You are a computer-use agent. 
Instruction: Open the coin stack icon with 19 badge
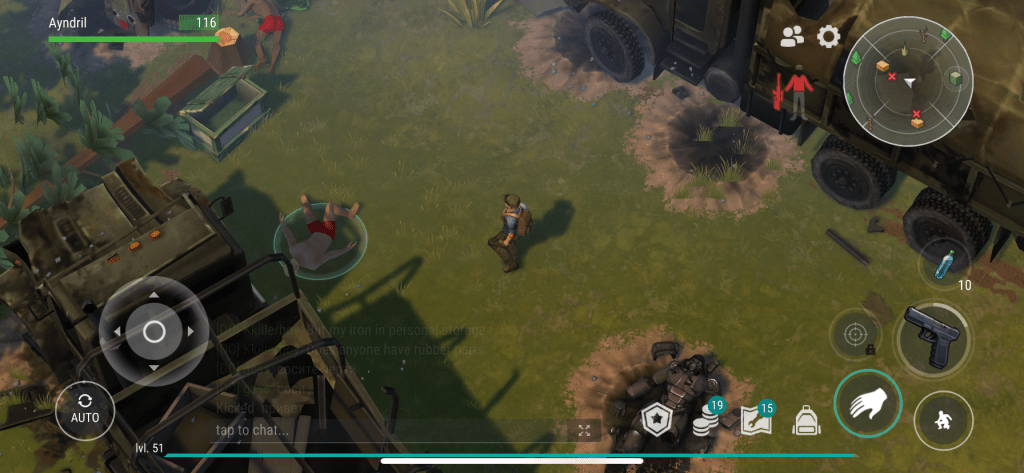(x=707, y=418)
